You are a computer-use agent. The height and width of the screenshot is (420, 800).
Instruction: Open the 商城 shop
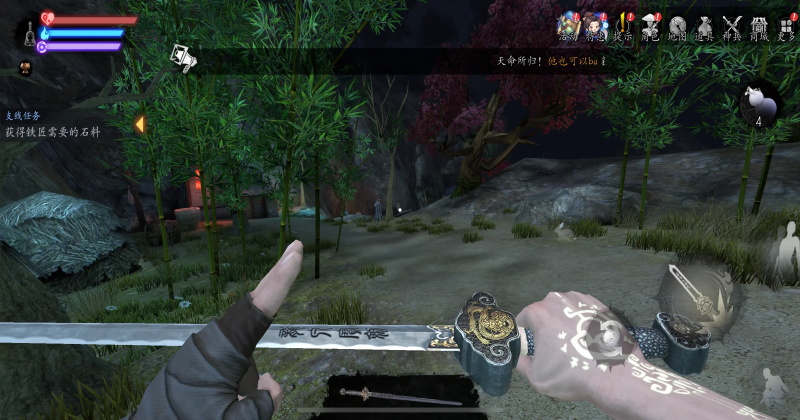click(760, 25)
